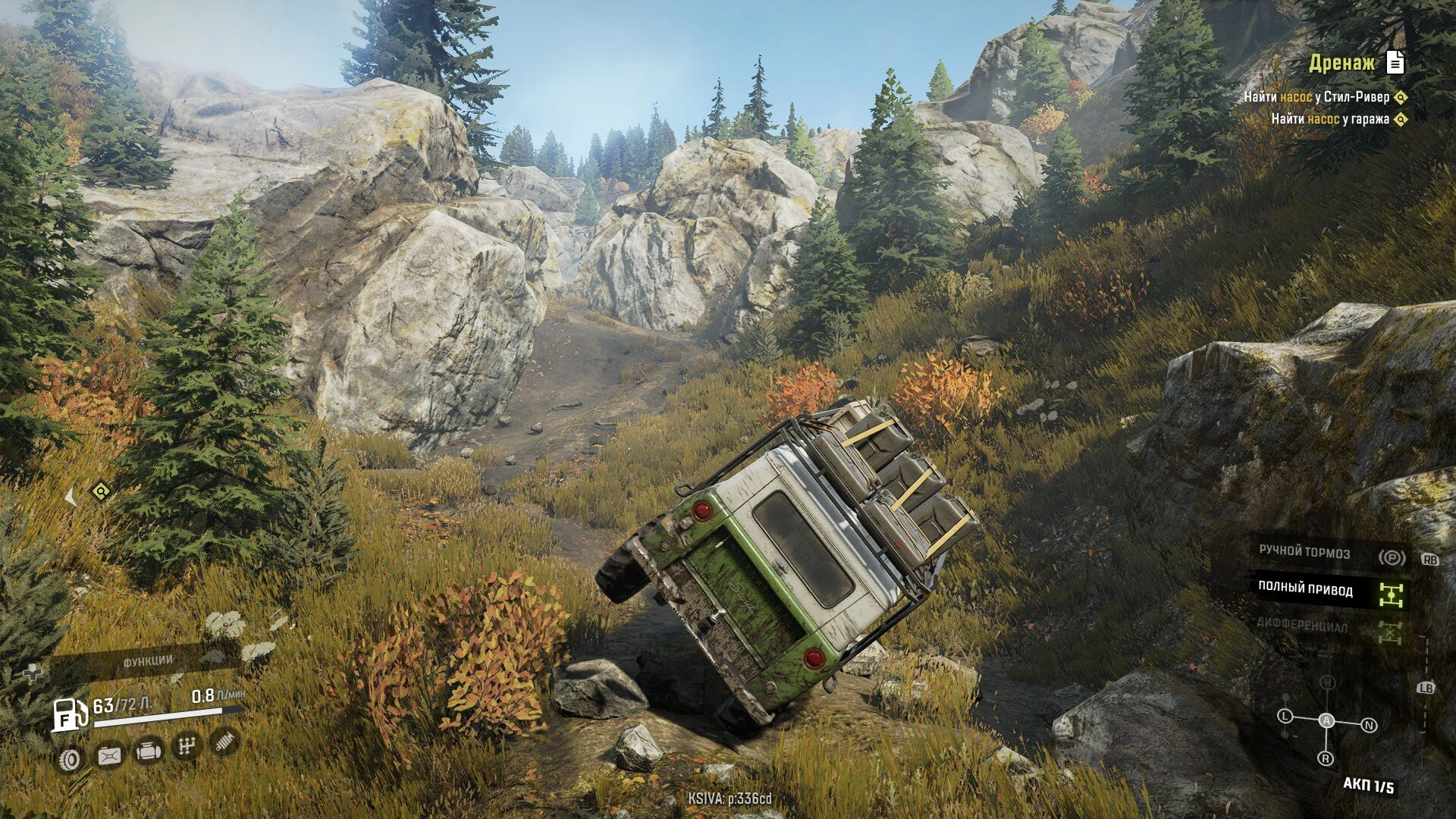The image size is (1456, 819).
Task: Click the fuel tank damage icon
Action: point(109,756)
